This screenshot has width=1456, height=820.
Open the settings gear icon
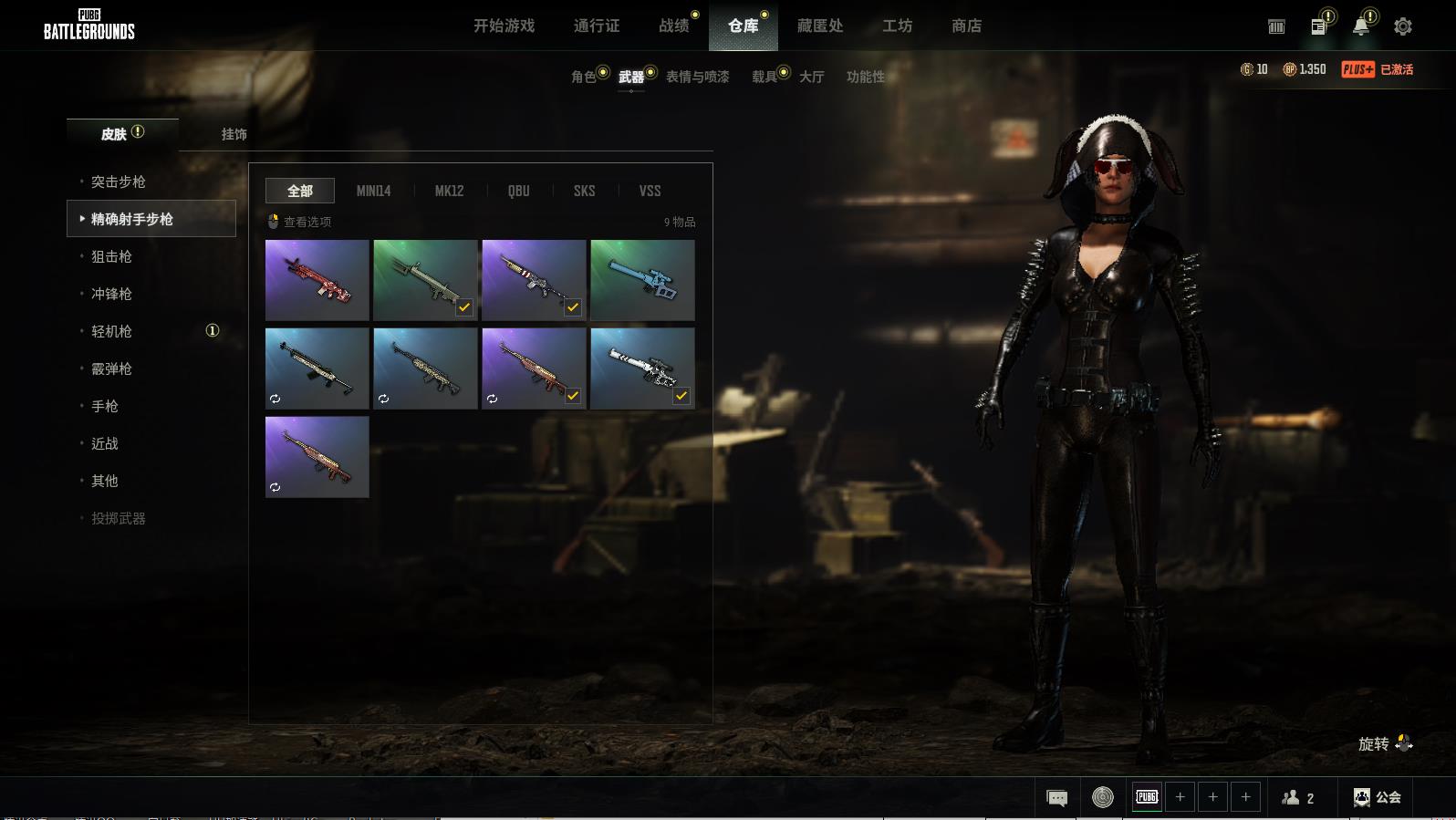(x=1403, y=26)
